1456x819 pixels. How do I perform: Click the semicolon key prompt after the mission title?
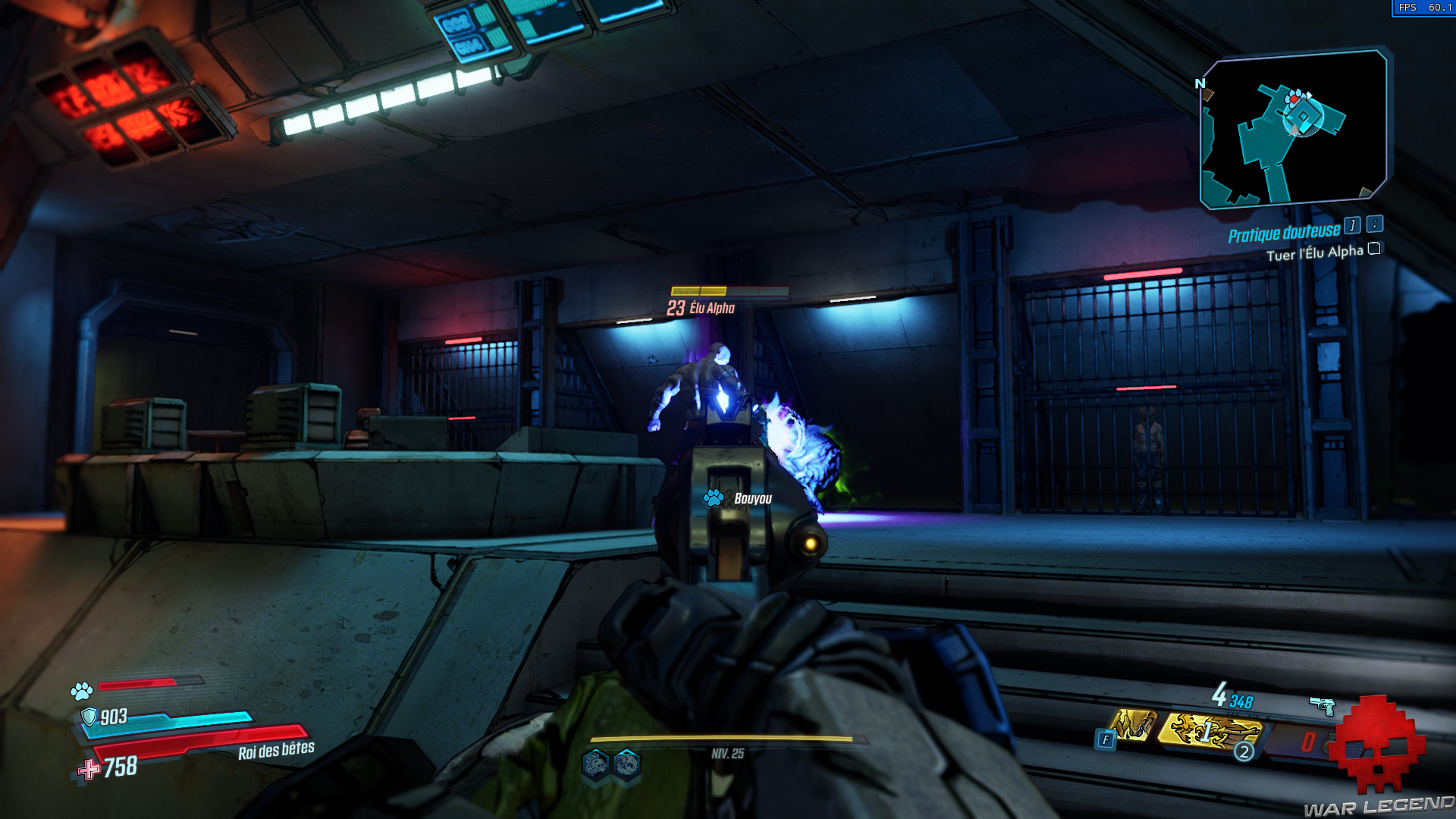click(x=1375, y=225)
